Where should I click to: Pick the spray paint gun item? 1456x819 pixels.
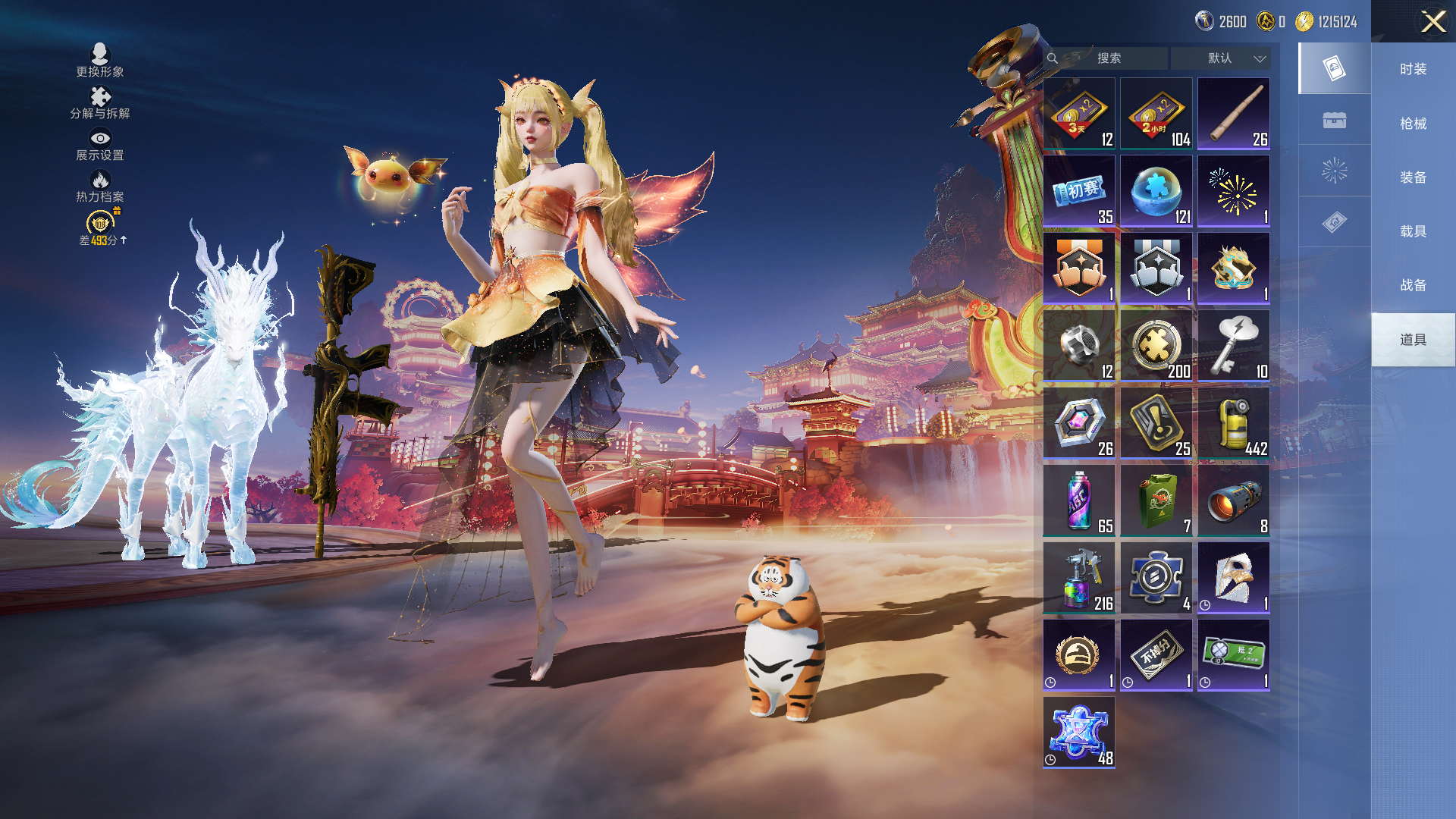coord(1079,578)
